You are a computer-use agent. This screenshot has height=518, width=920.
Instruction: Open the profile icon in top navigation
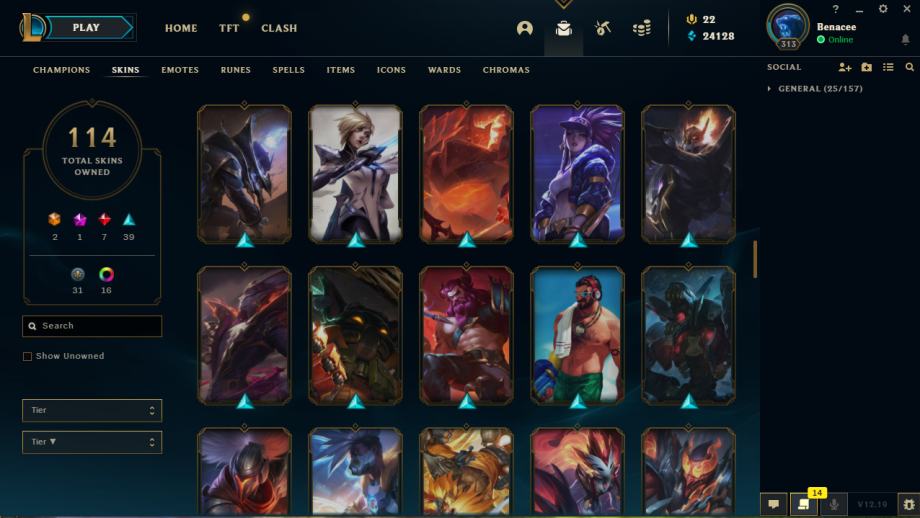pyautogui.click(x=525, y=28)
